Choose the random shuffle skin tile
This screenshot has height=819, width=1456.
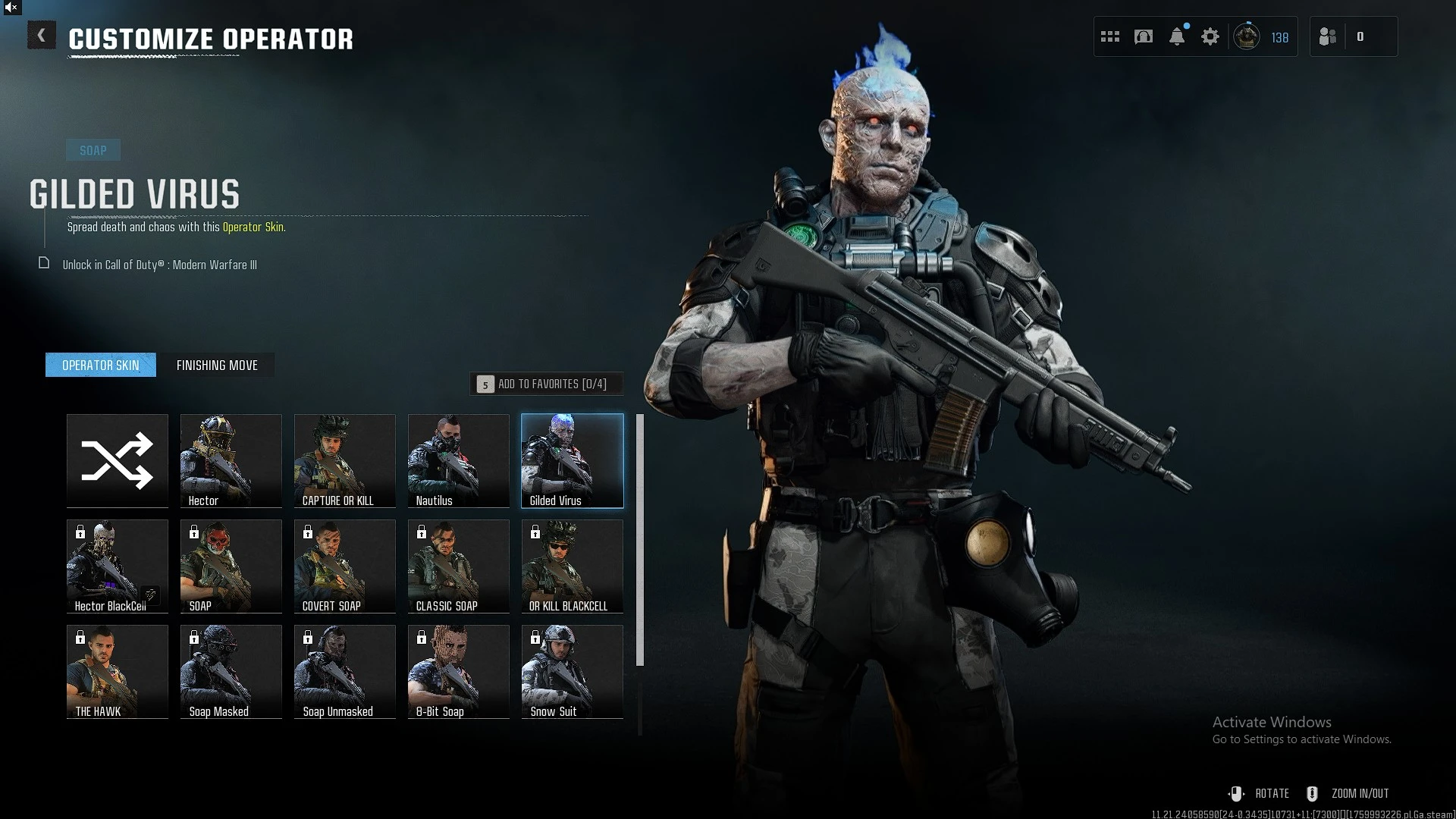click(x=118, y=460)
